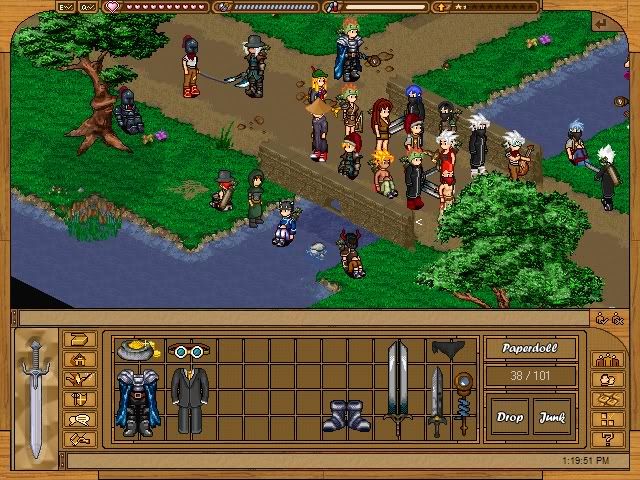The image size is (640, 480).
Task: Click the Junk button
Action: [551, 417]
